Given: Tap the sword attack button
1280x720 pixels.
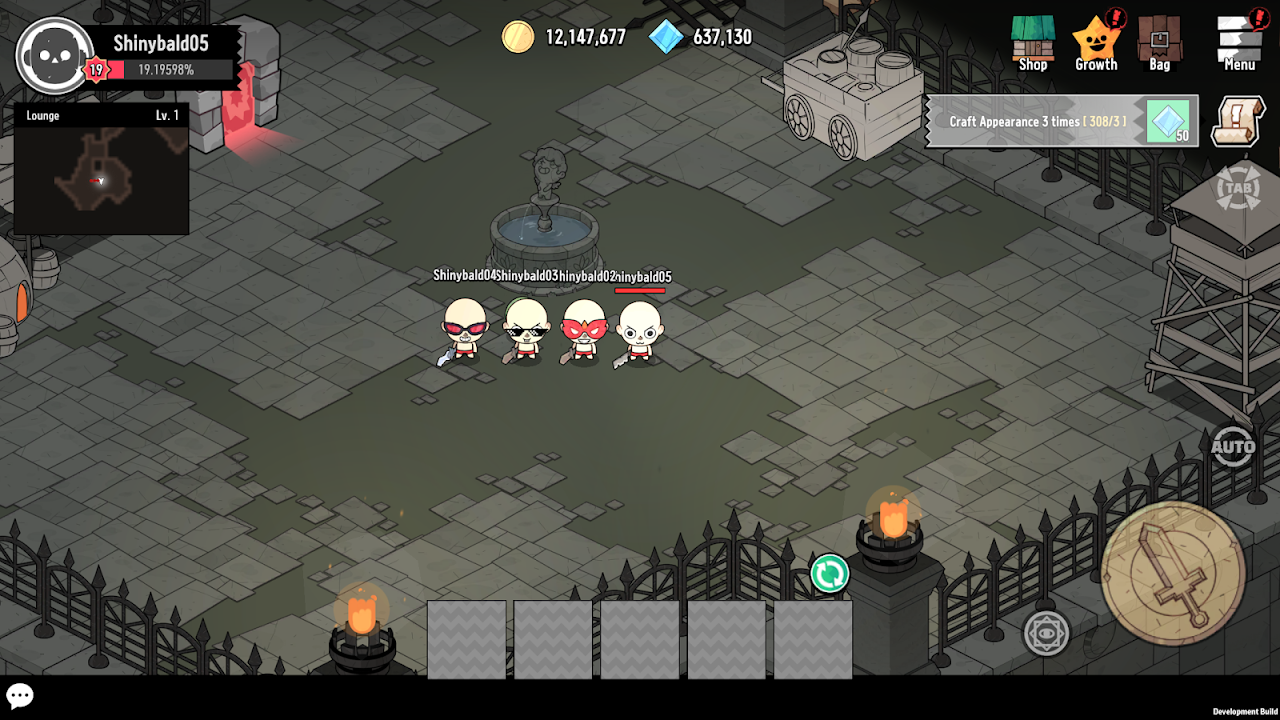Looking at the screenshot, I should tap(1172, 573).
